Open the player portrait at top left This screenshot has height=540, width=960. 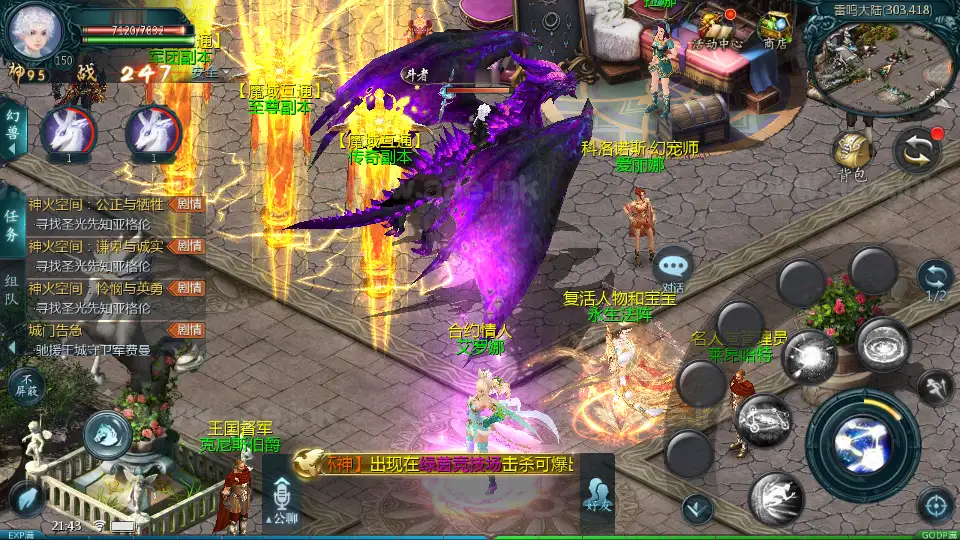point(35,30)
